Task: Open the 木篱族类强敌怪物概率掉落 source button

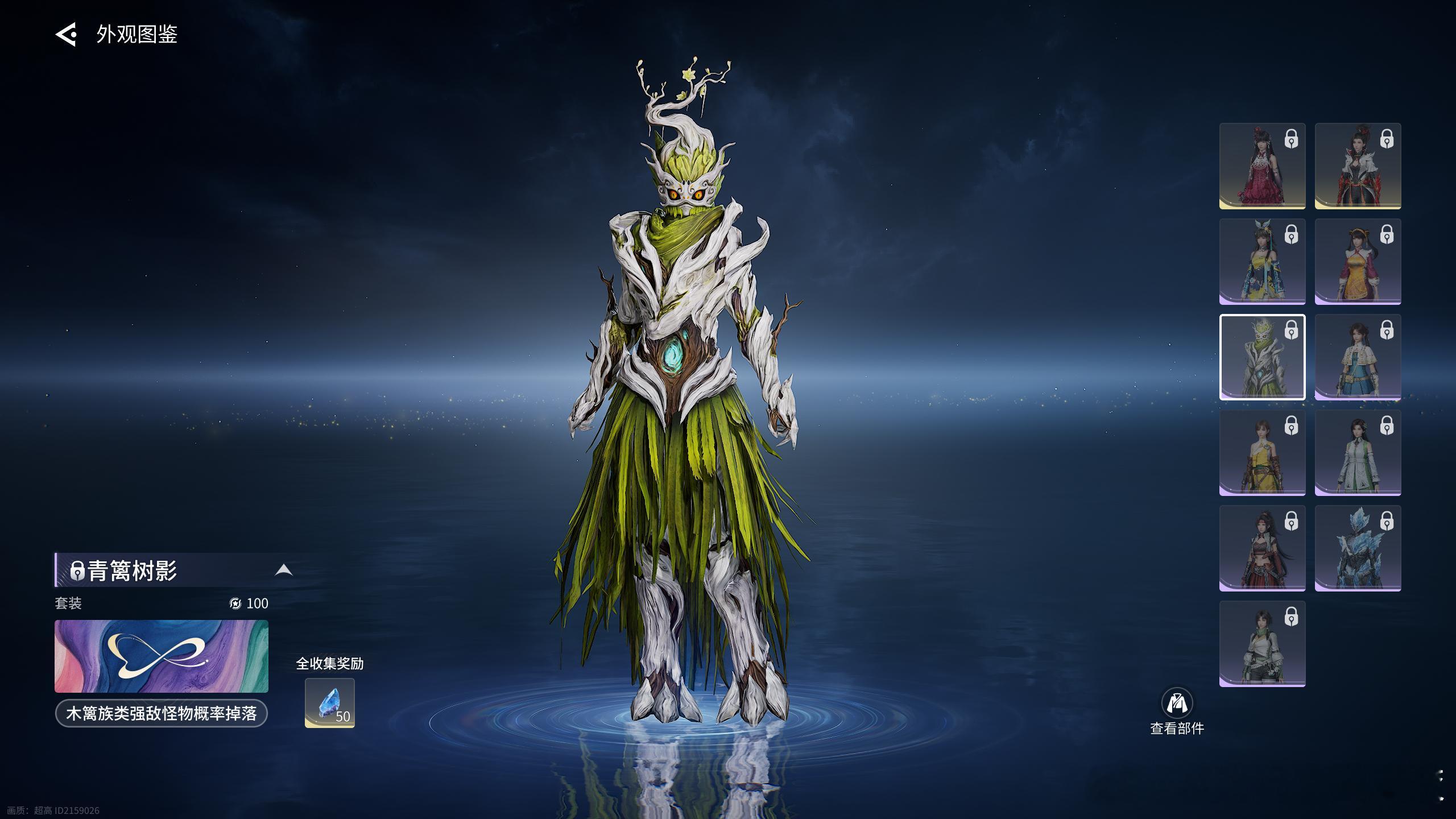Action: (x=162, y=713)
